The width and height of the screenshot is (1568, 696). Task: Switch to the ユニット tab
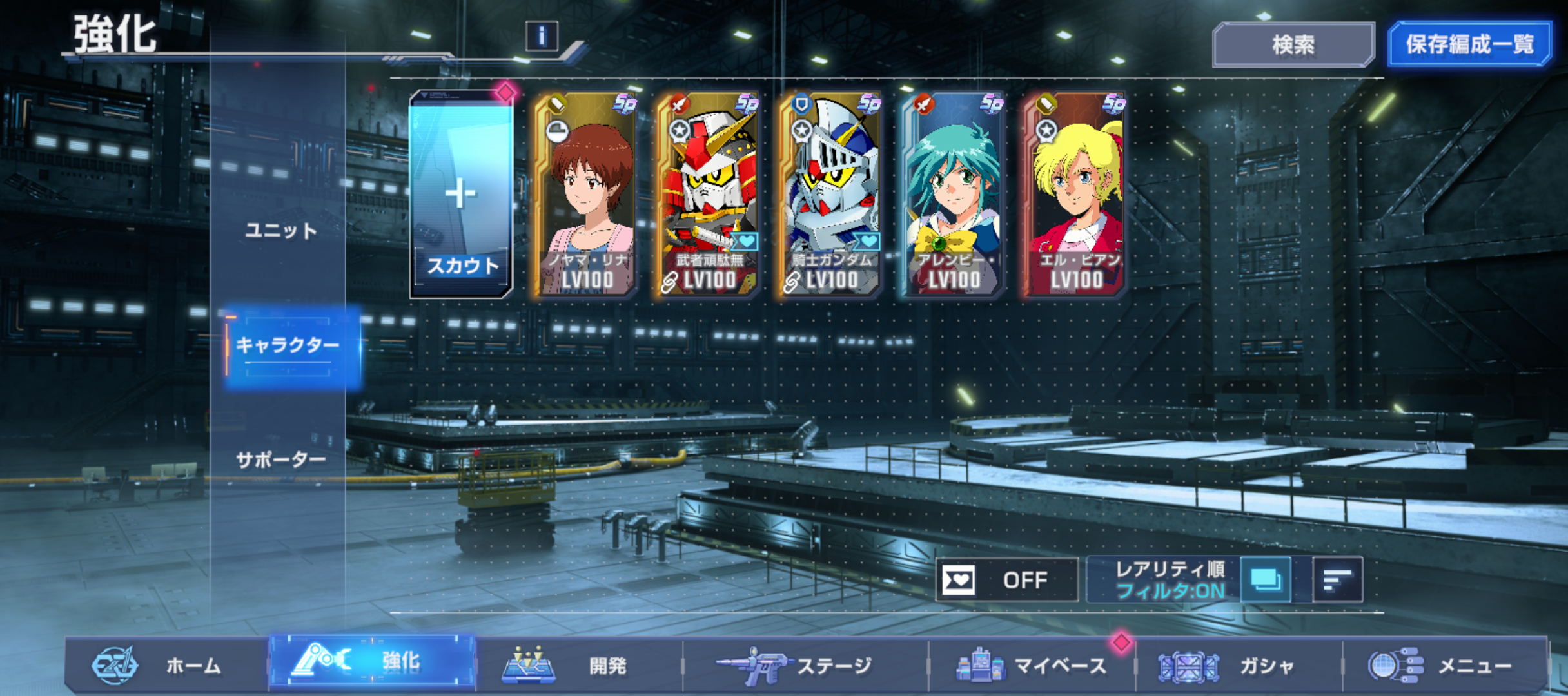tap(281, 231)
